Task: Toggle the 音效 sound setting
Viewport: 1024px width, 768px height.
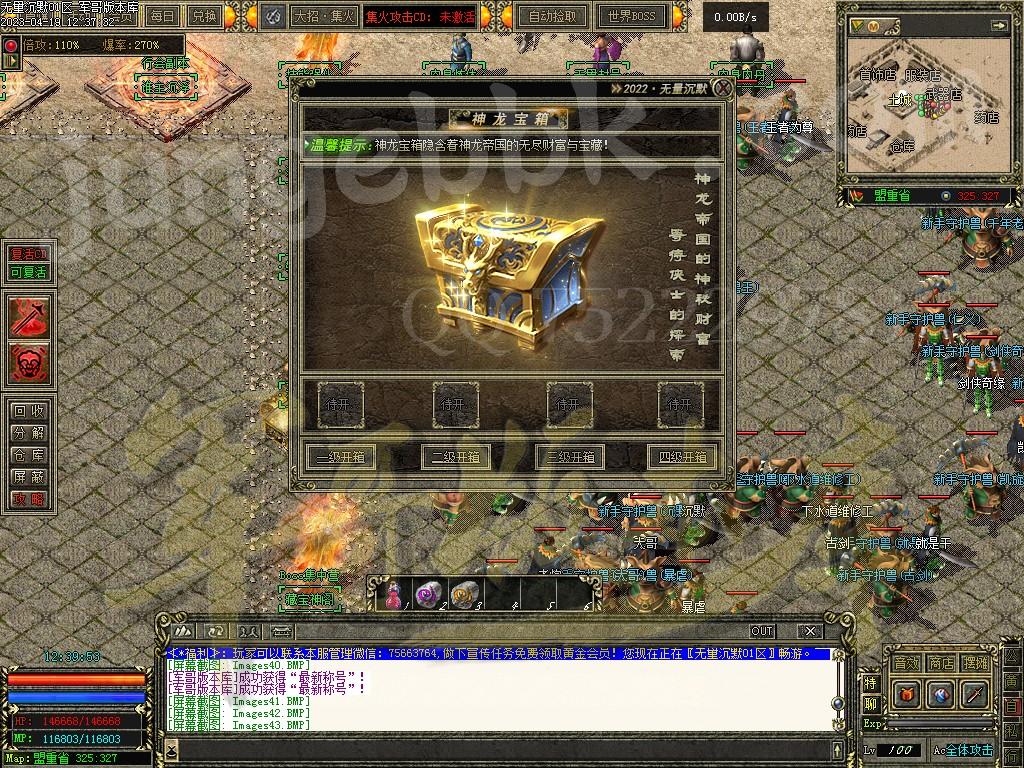Action: [x=906, y=663]
